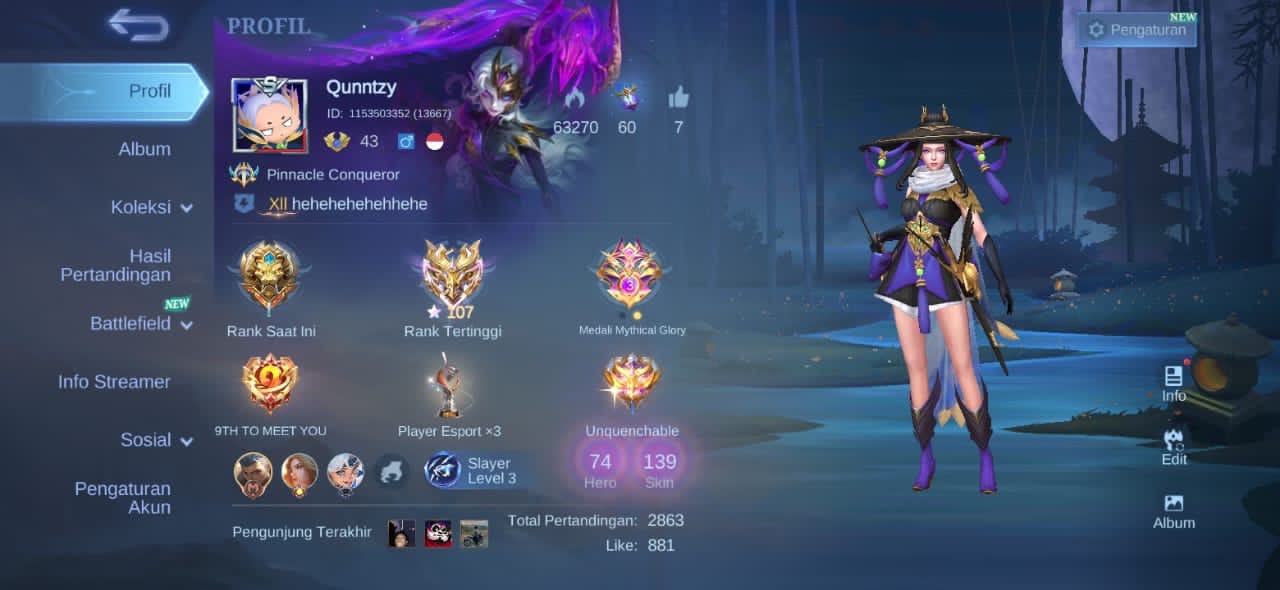The height and width of the screenshot is (590, 1280).
Task: Choose the Edit hero display button
Action: click(1174, 447)
